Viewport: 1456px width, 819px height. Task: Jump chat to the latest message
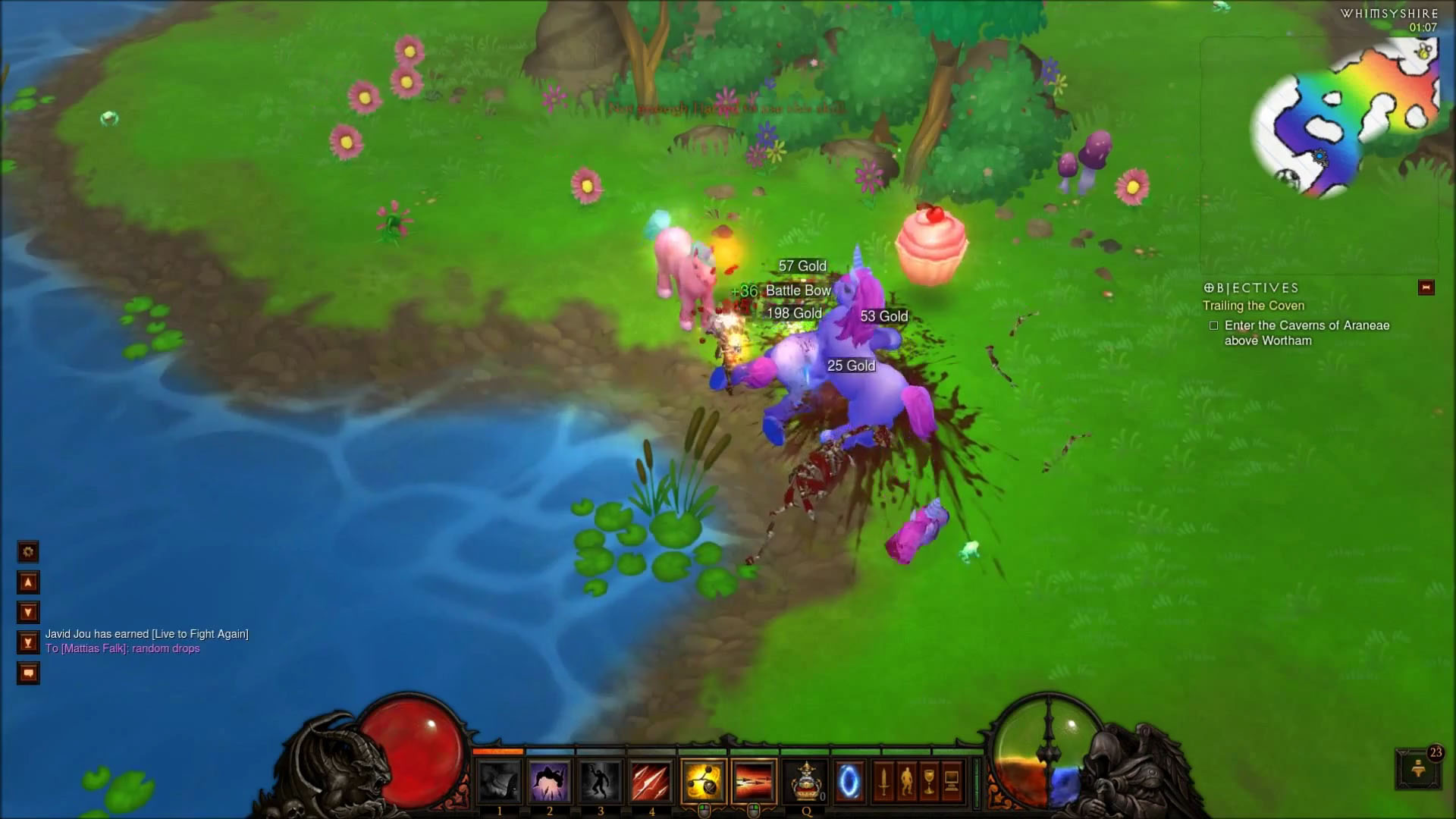point(28,643)
